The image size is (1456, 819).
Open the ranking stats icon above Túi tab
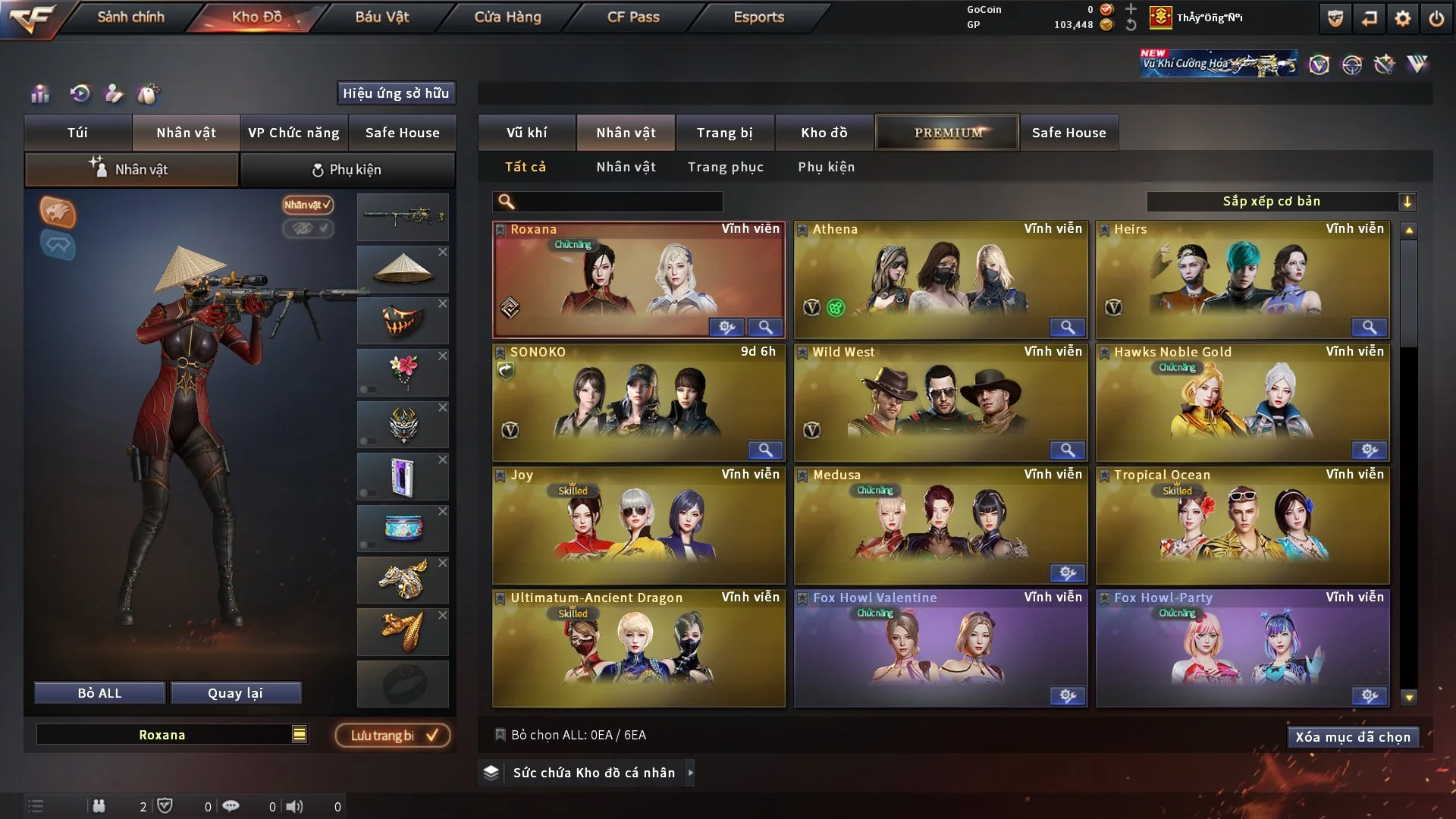click(x=40, y=94)
